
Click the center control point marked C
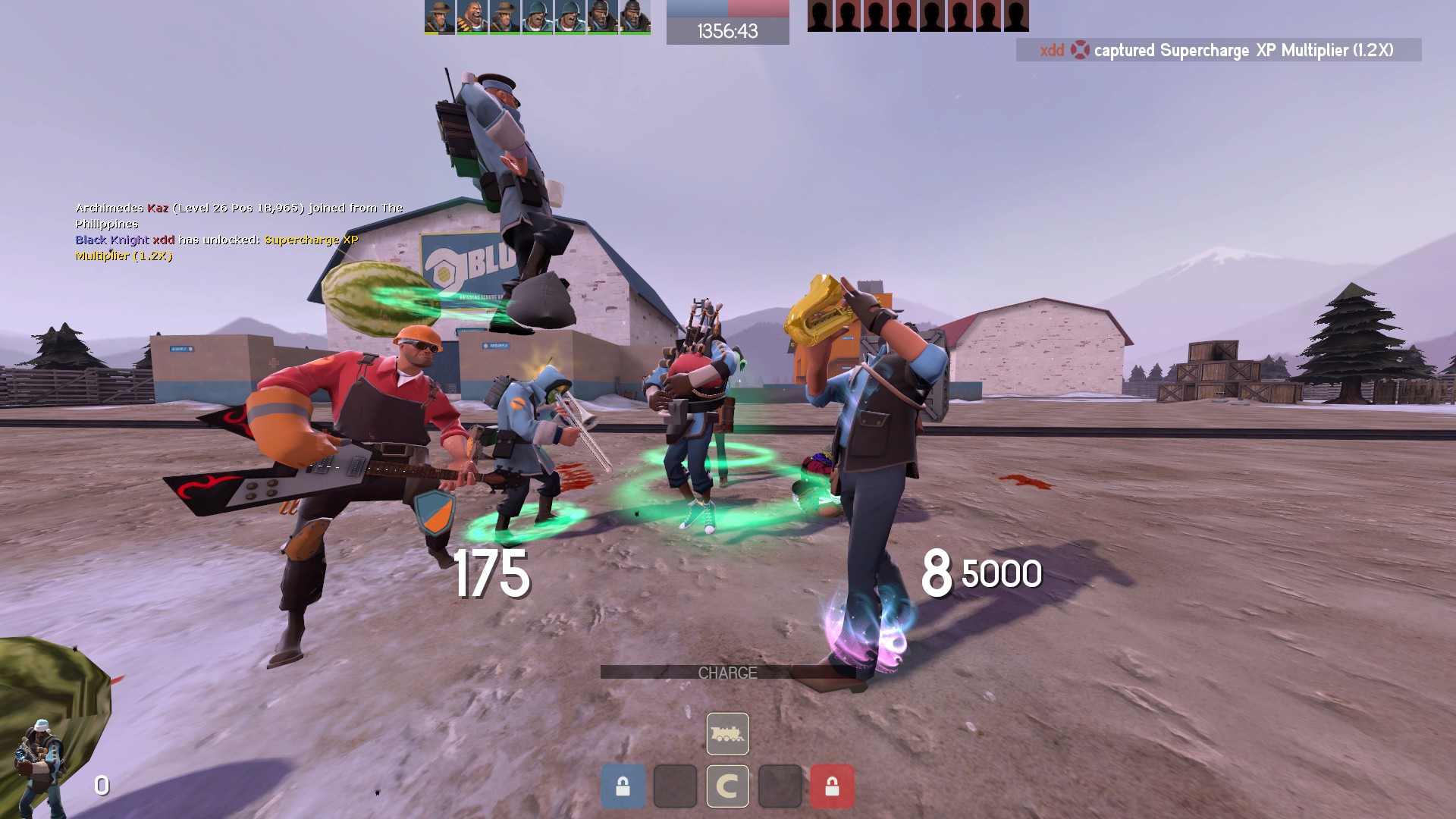(727, 786)
